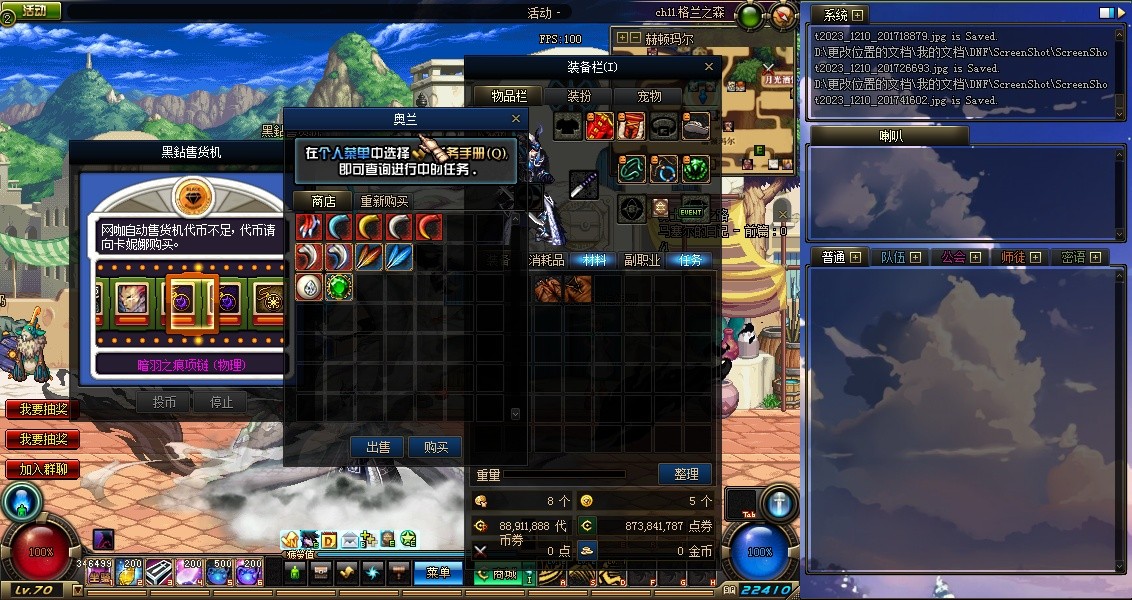The image size is (1132, 600).
Task: Select the white orb shop item
Action: click(309, 287)
